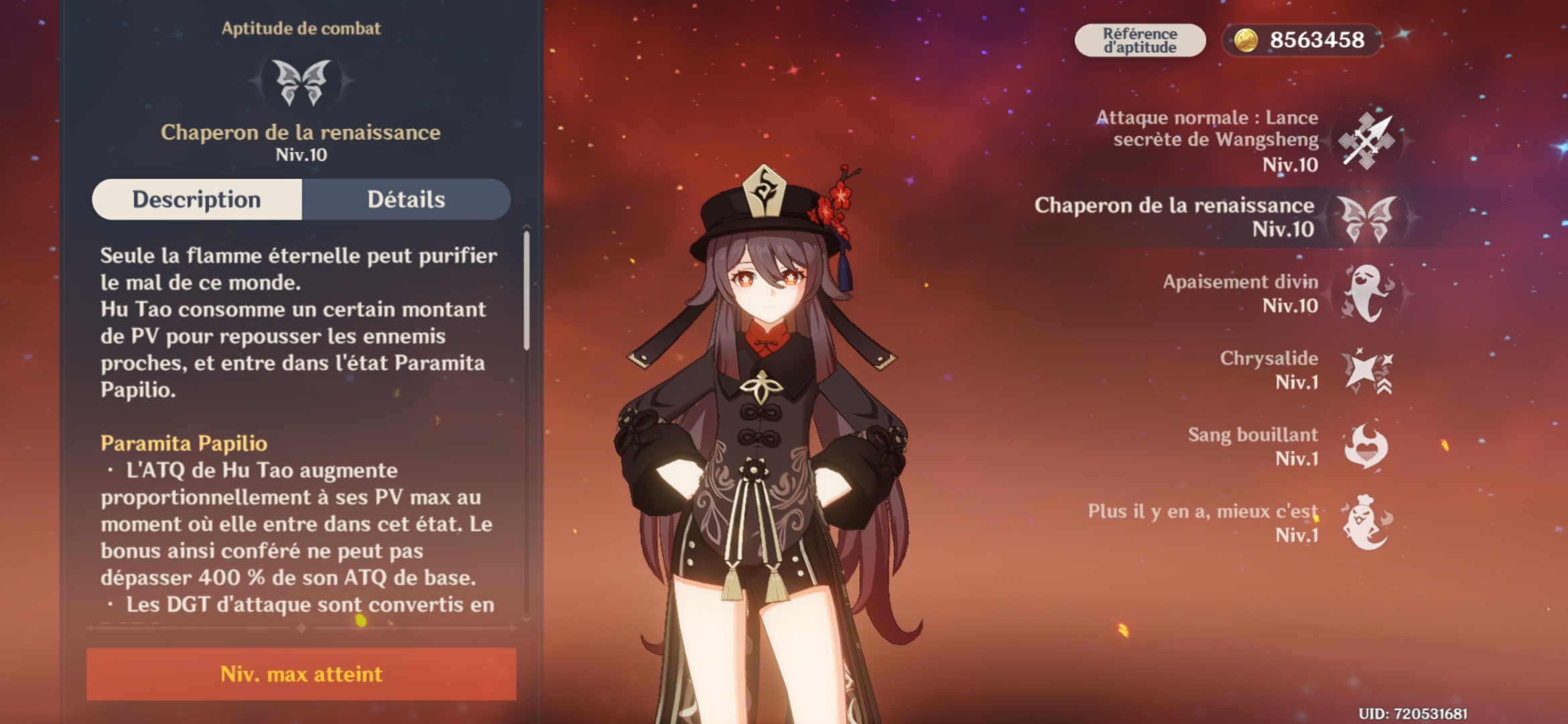Open the Référence d'aptitude panel
The width and height of the screenshot is (1568, 724).
pyautogui.click(x=1139, y=39)
